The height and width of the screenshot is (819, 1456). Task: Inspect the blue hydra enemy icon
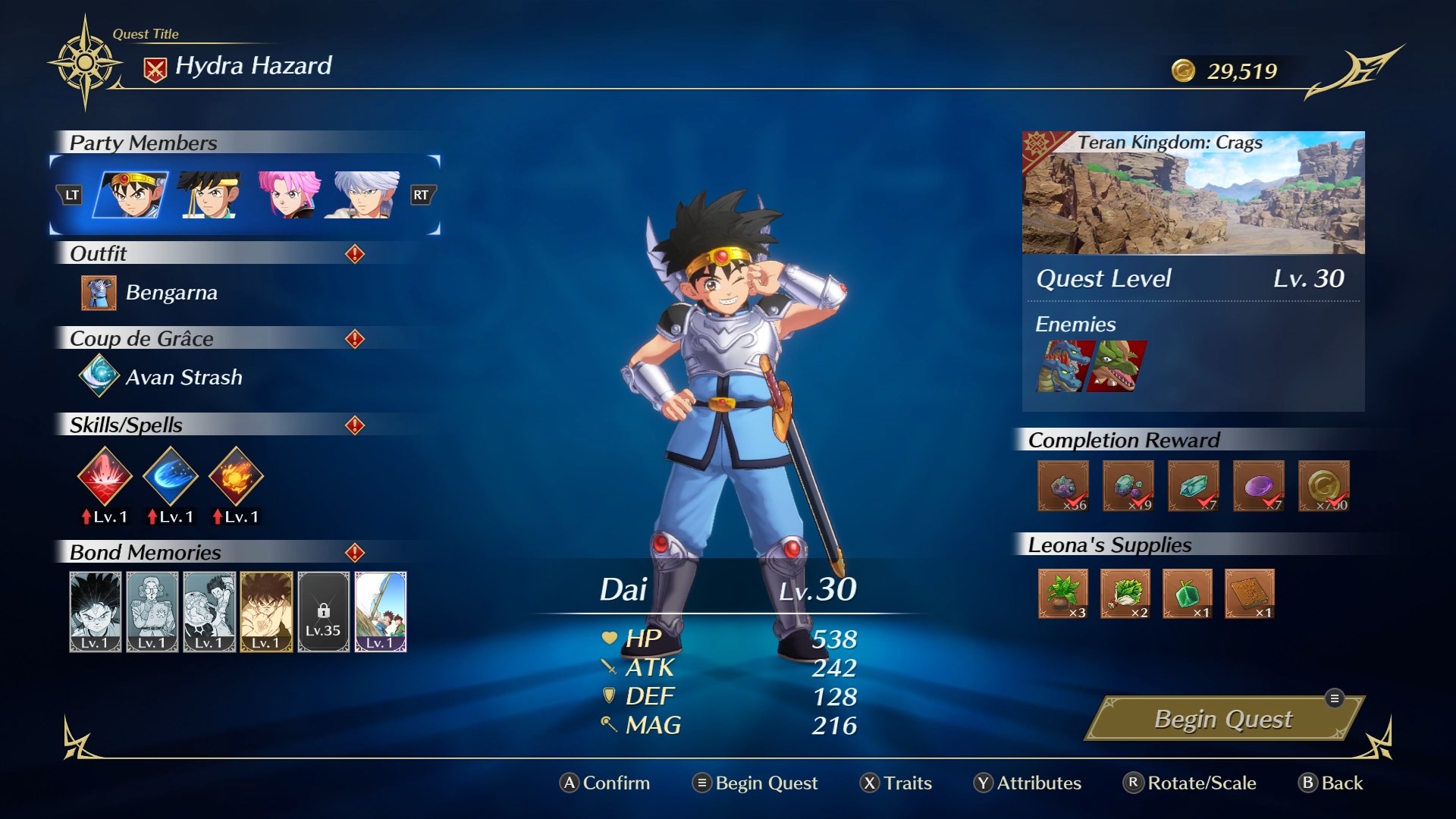point(1064,366)
